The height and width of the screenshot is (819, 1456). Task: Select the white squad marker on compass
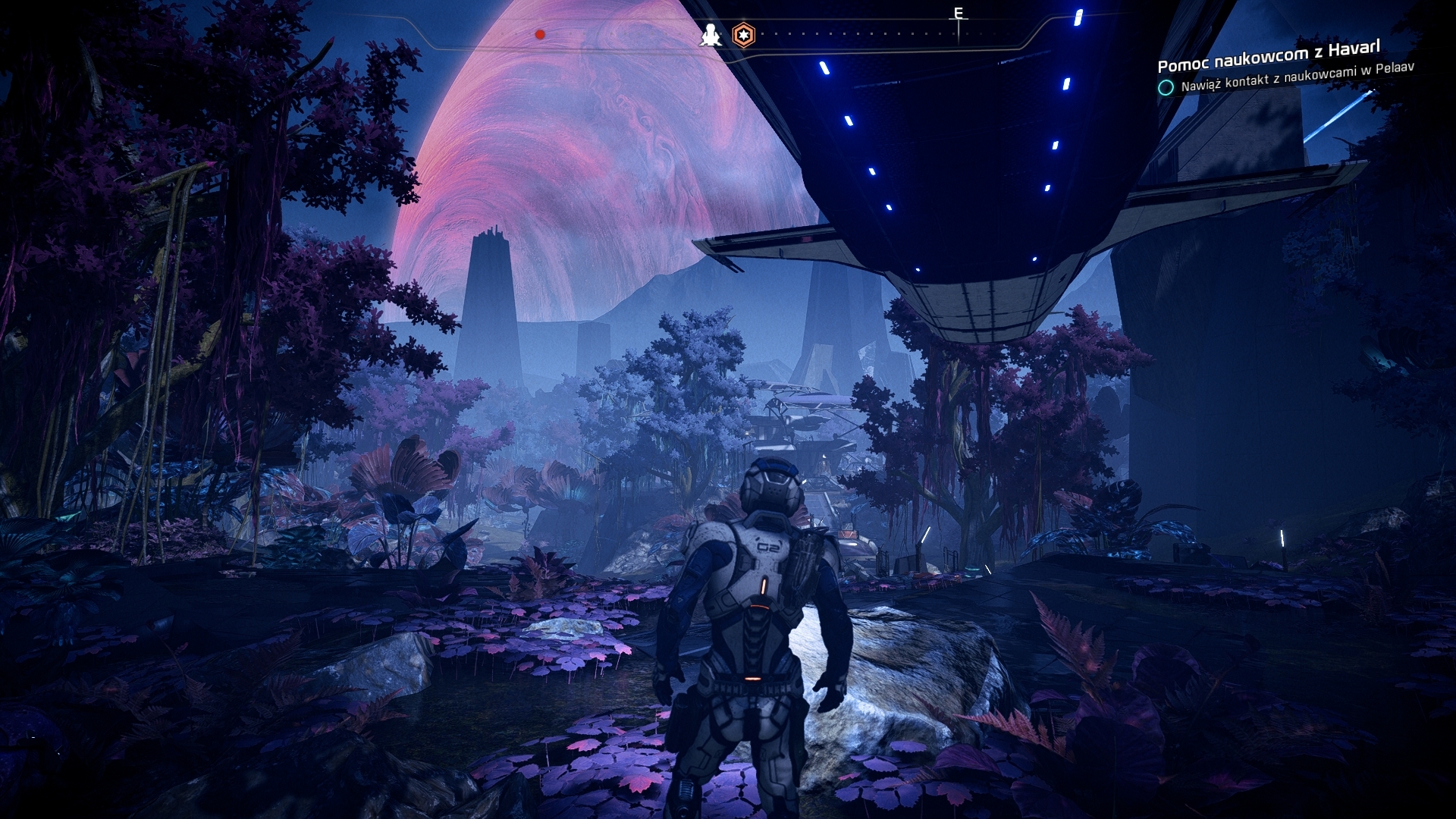pyautogui.click(x=711, y=35)
